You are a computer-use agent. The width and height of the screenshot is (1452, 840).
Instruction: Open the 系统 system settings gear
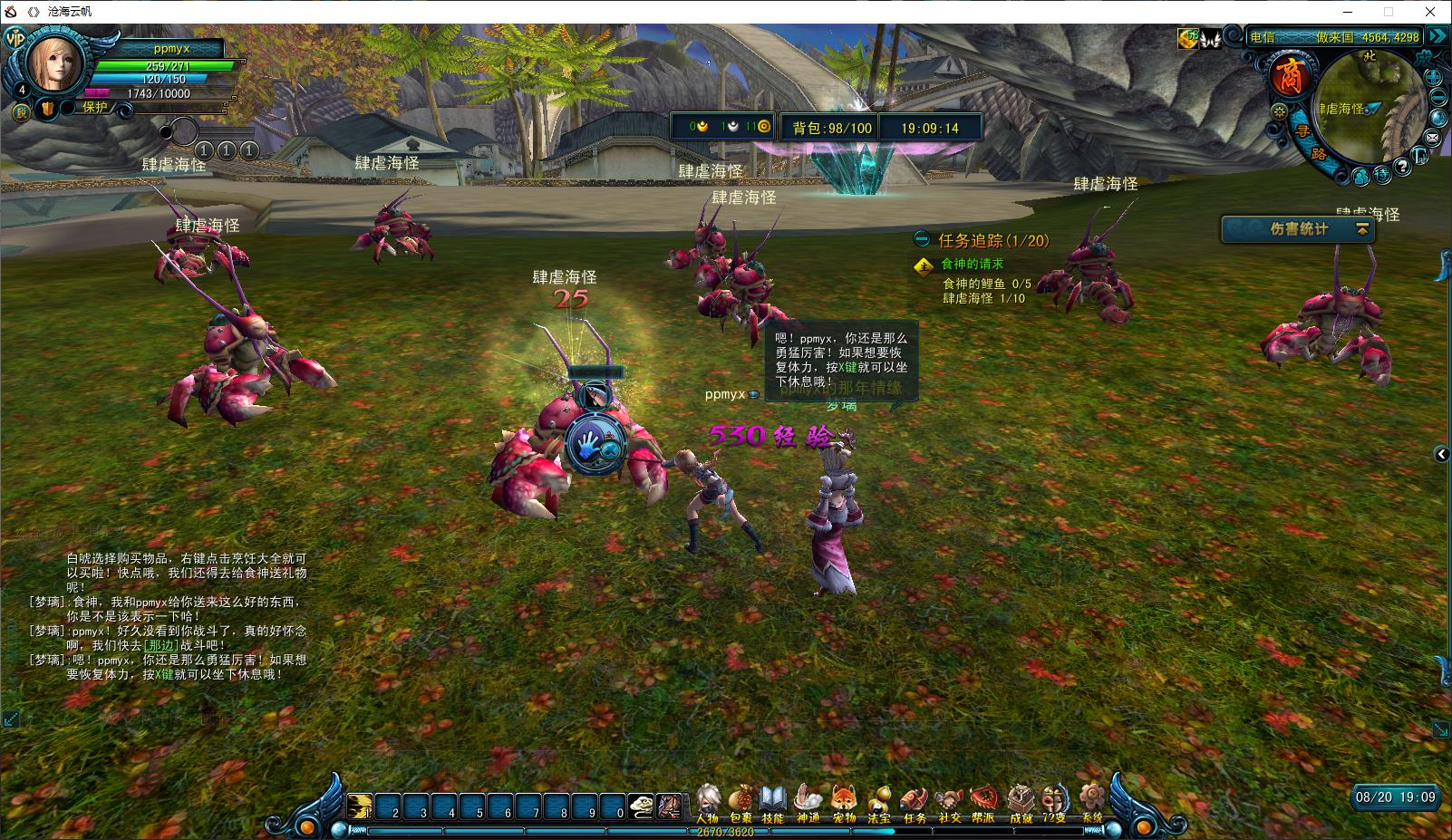(x=1093, y=802)
